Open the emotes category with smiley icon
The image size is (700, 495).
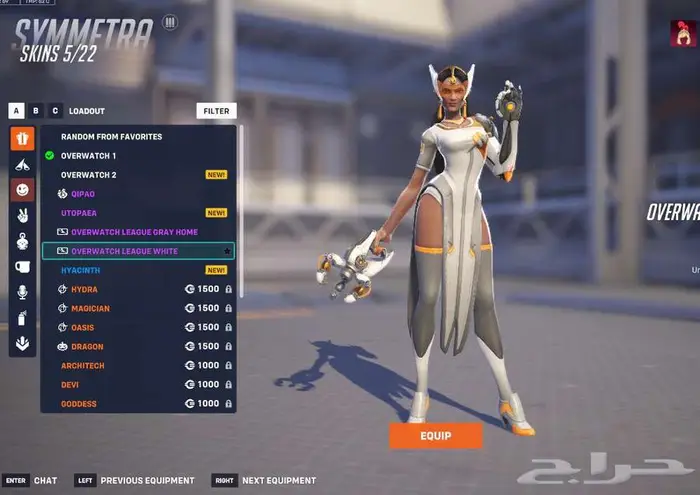coord(22,189)
